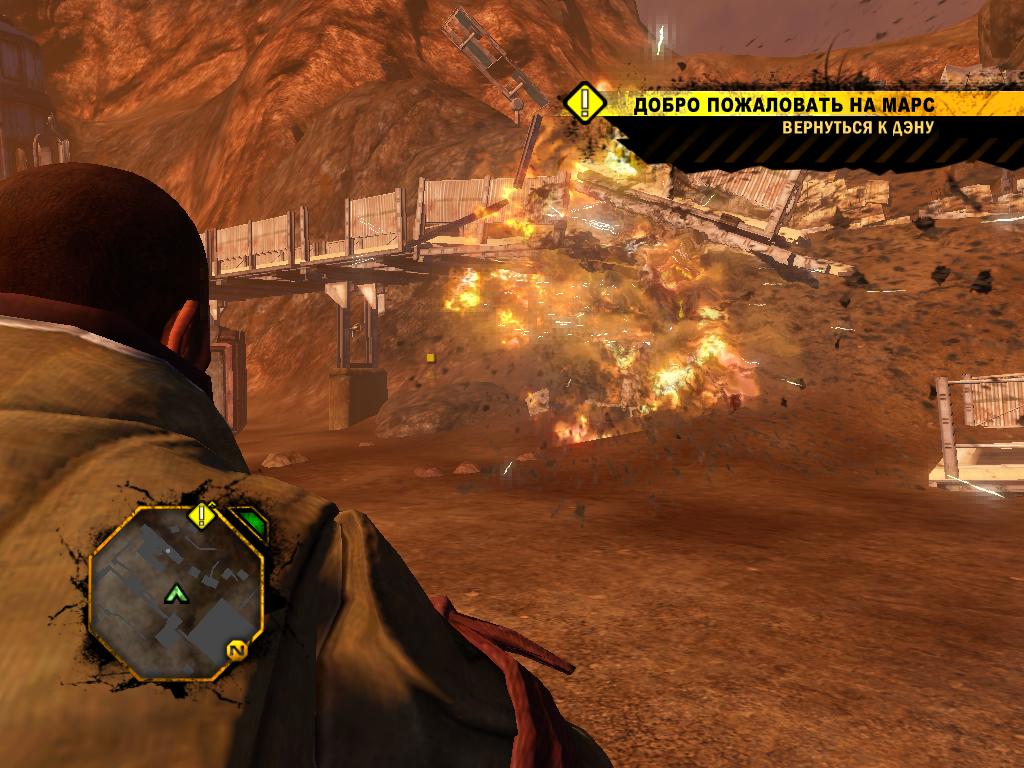Click the octagonal minimap
Image resolution: width=1024 pixels, height=768 pixels.
point(176,596)
